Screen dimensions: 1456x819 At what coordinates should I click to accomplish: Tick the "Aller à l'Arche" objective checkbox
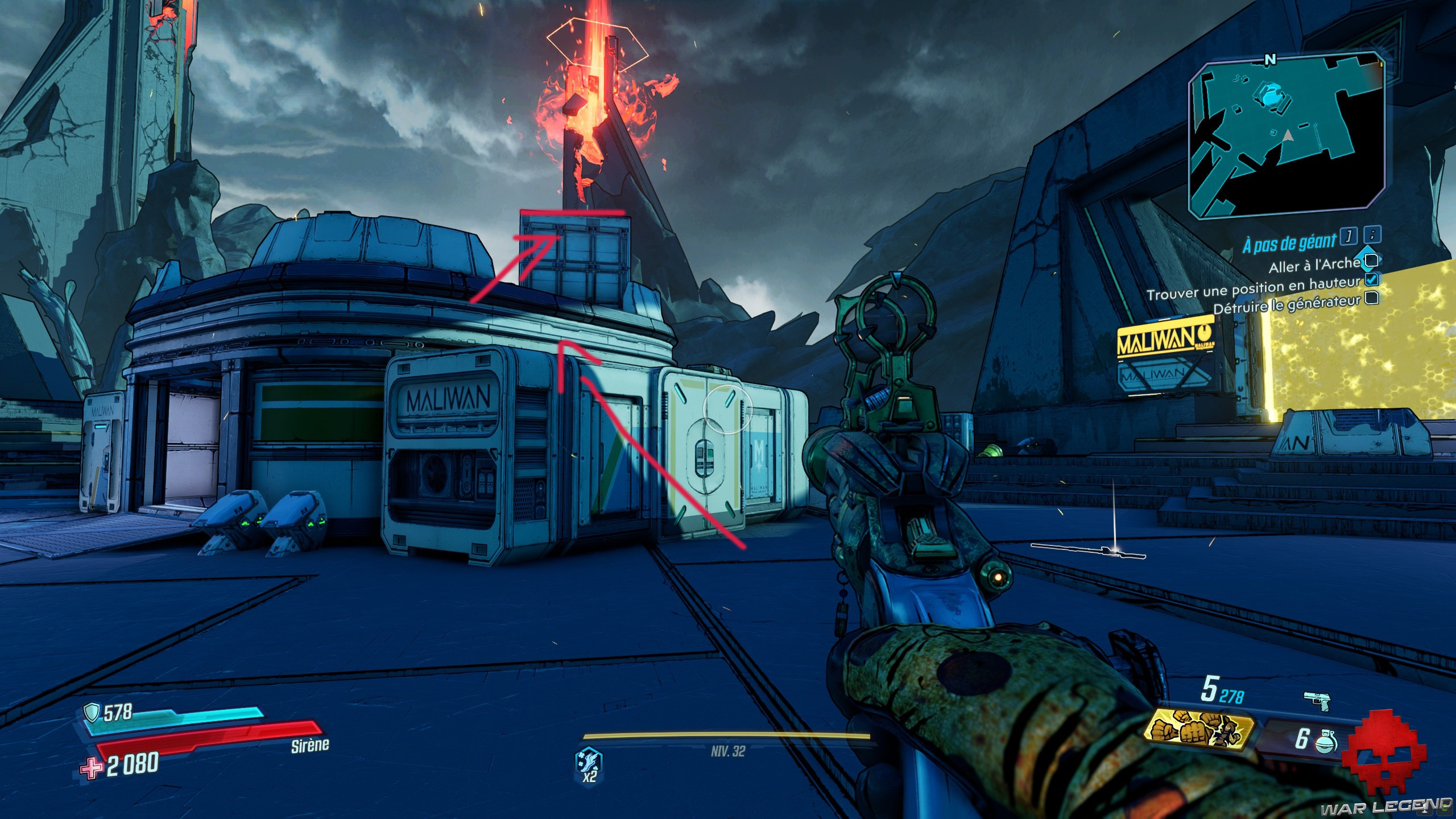click(x=1371, y=260)
